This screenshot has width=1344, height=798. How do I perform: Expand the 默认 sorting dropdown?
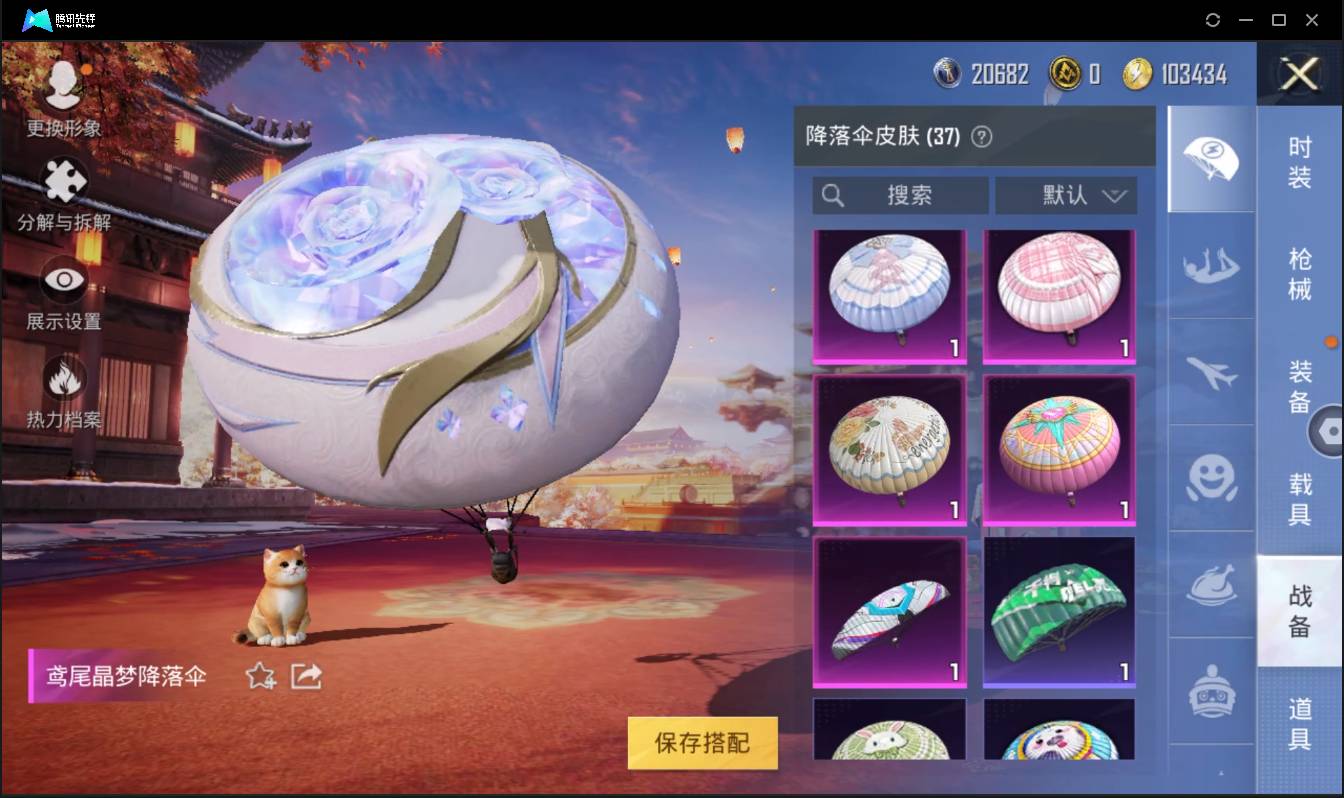coord(1066,196)
